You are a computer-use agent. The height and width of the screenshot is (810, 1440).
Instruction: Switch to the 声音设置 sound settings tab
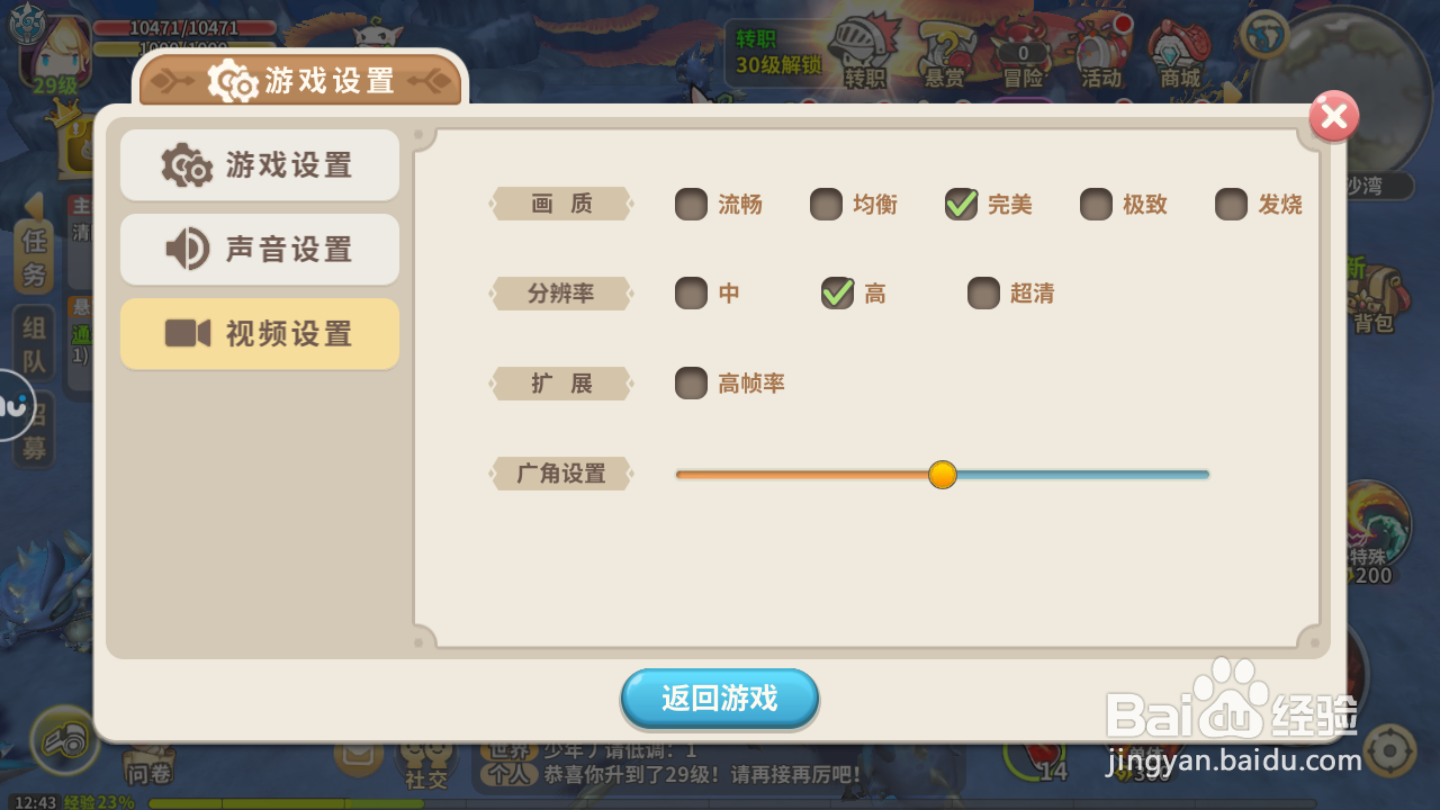pos(259,249)
